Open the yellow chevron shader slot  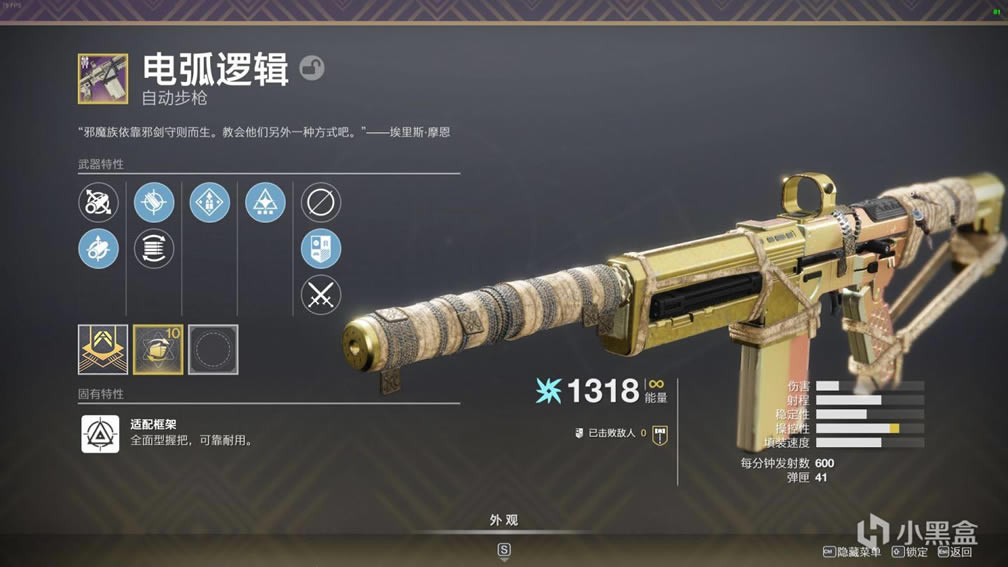pyautogui.click(x=103, y=350)
